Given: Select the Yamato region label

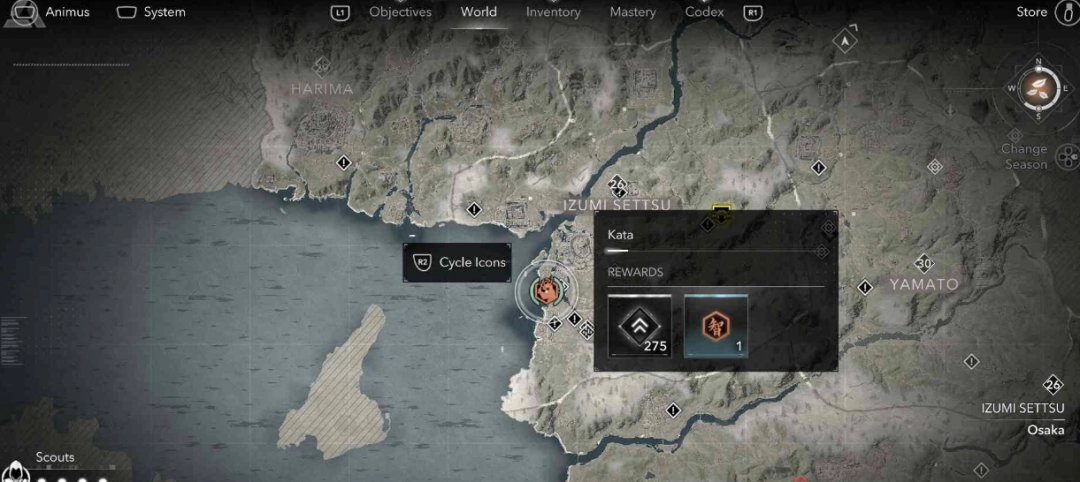Looking at the screenshot, I should click(924, 284).
